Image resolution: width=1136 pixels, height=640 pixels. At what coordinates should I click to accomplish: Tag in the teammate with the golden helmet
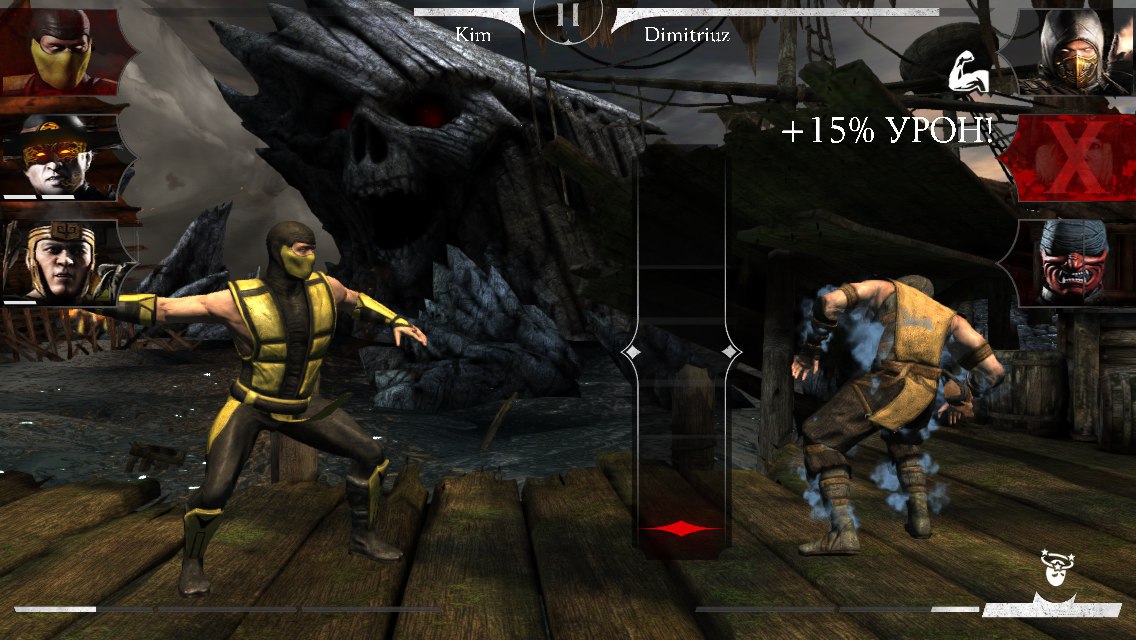(60, 262)
